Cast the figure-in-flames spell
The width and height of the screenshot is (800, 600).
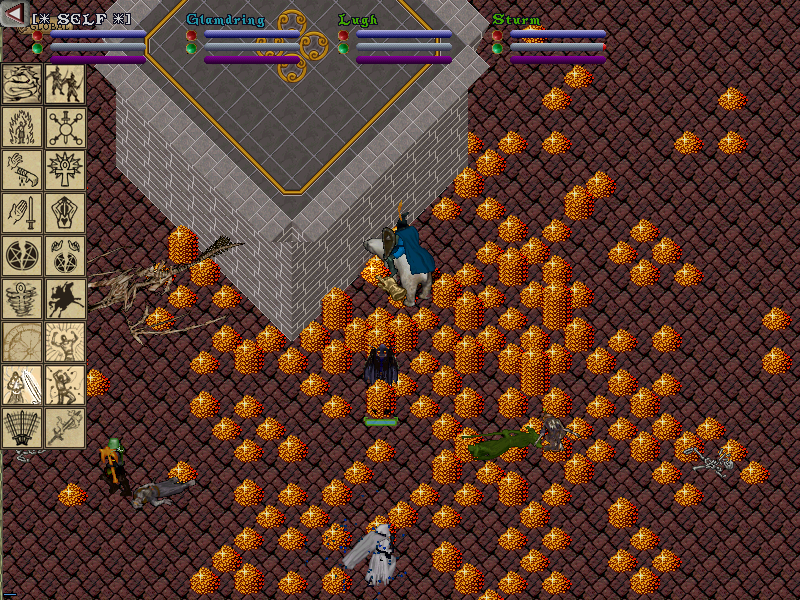coord(22,127)
